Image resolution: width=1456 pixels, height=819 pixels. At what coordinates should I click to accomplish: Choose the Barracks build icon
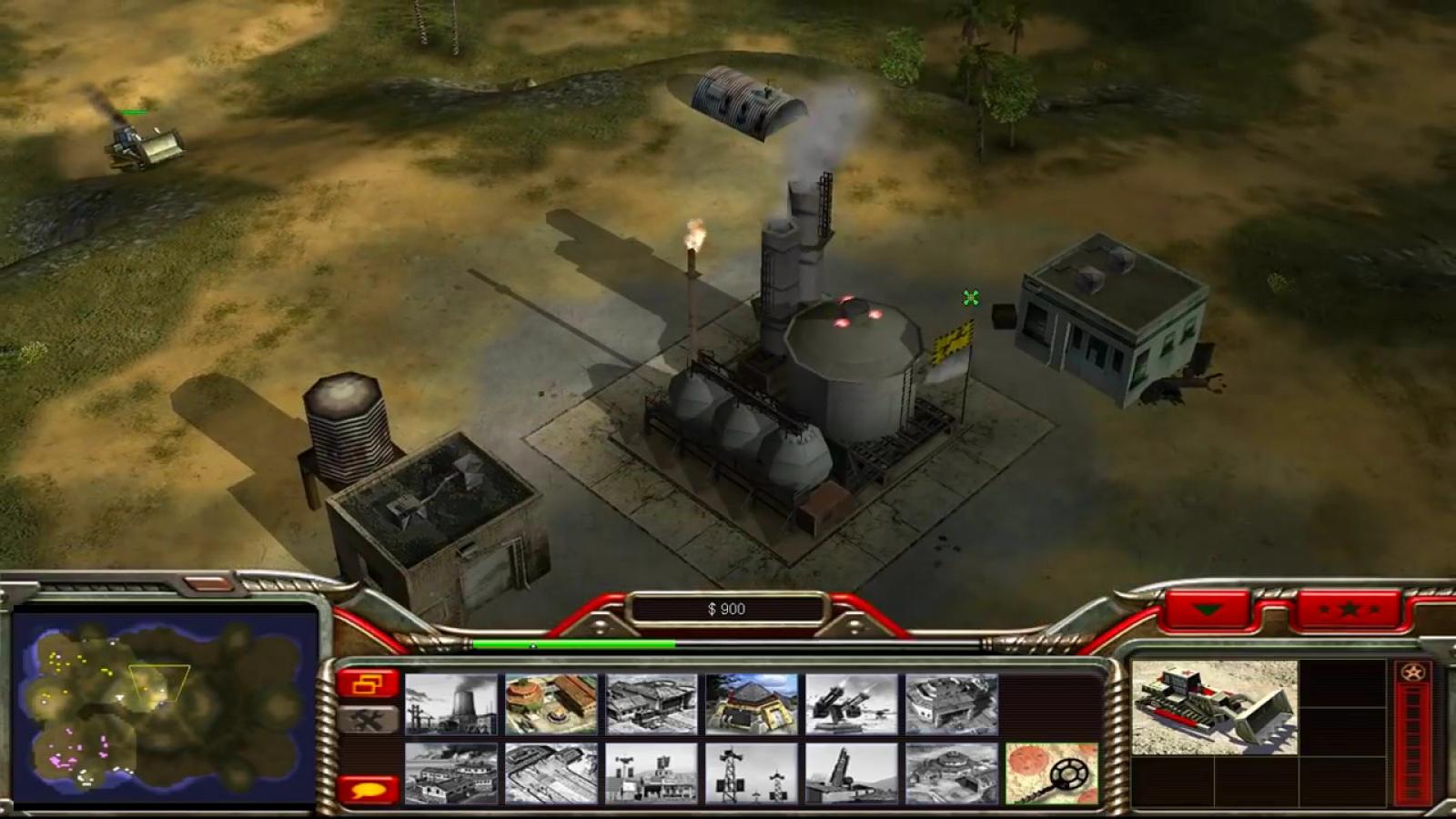tap(551, 704)
